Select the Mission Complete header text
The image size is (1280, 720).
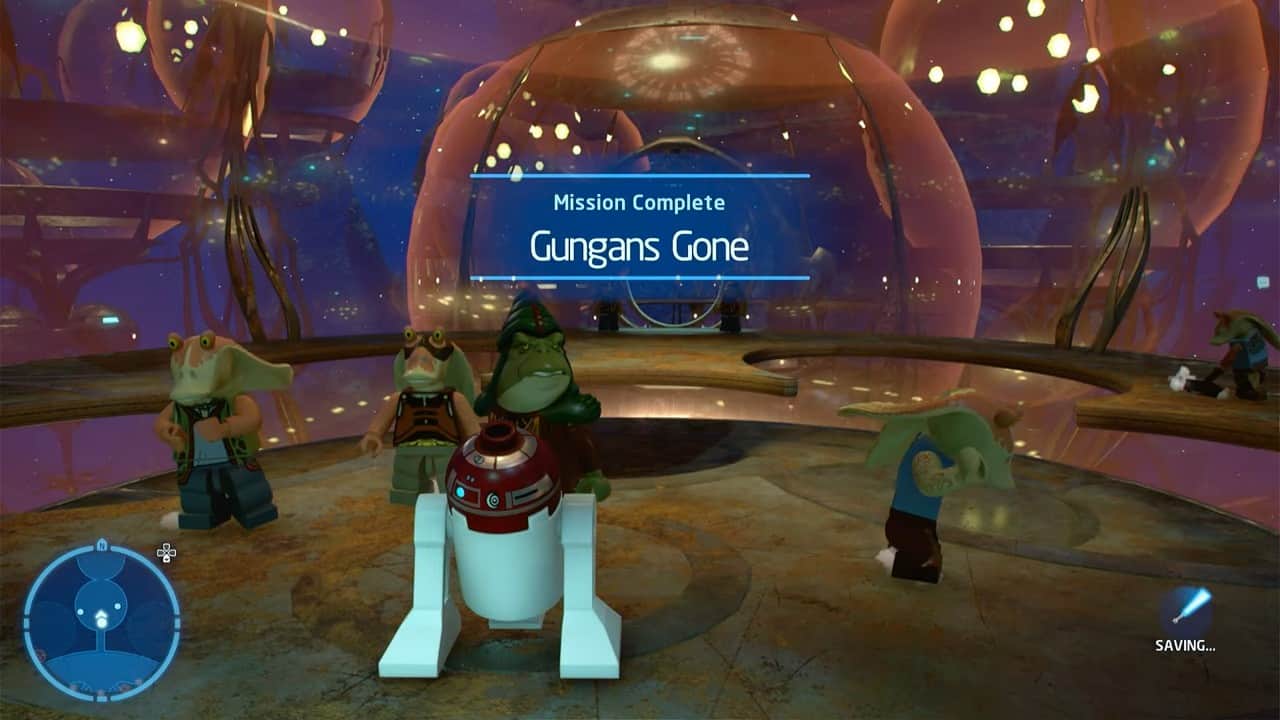[640, 203]
